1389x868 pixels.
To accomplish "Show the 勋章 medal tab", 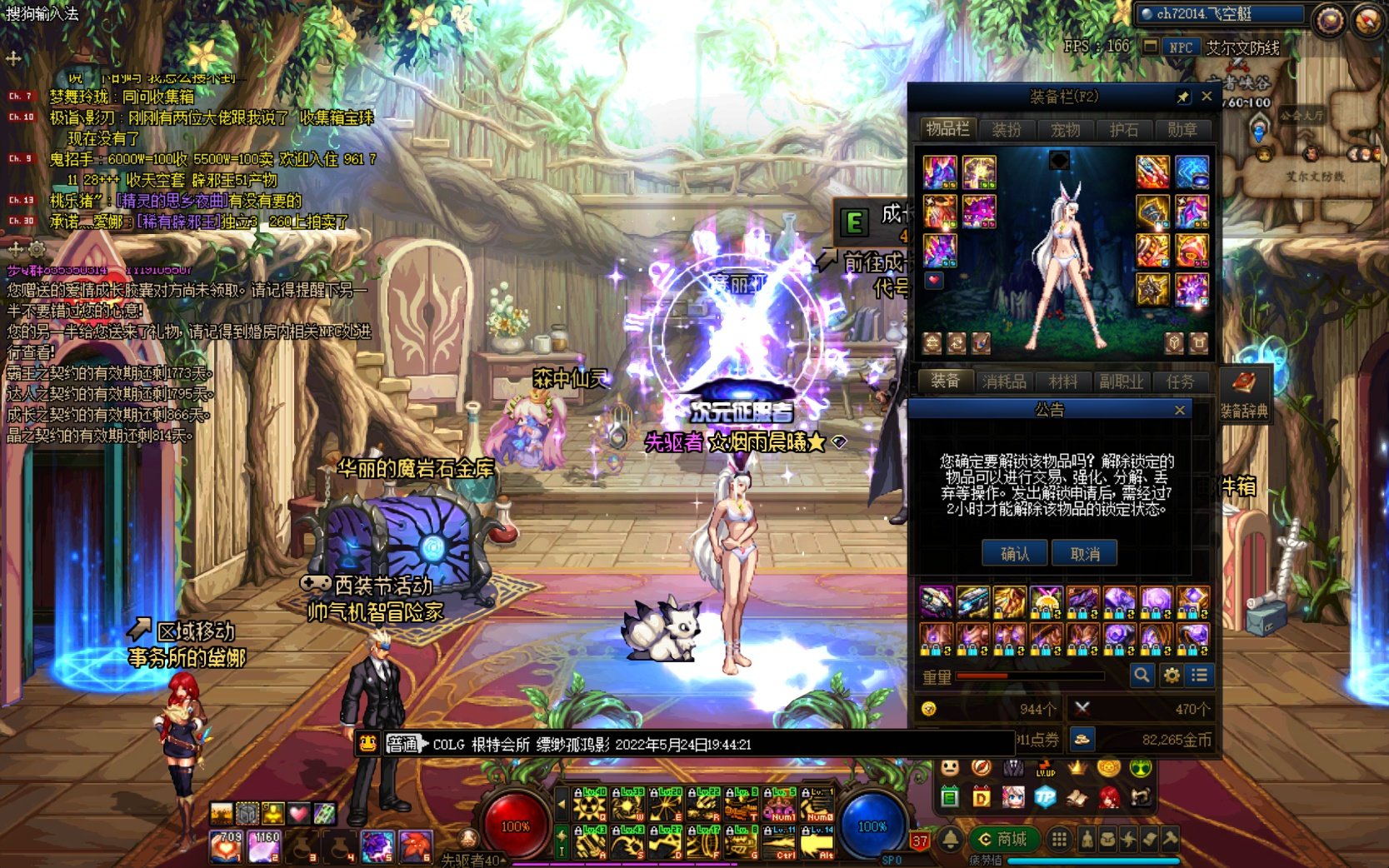I will tap(1182, 130).
